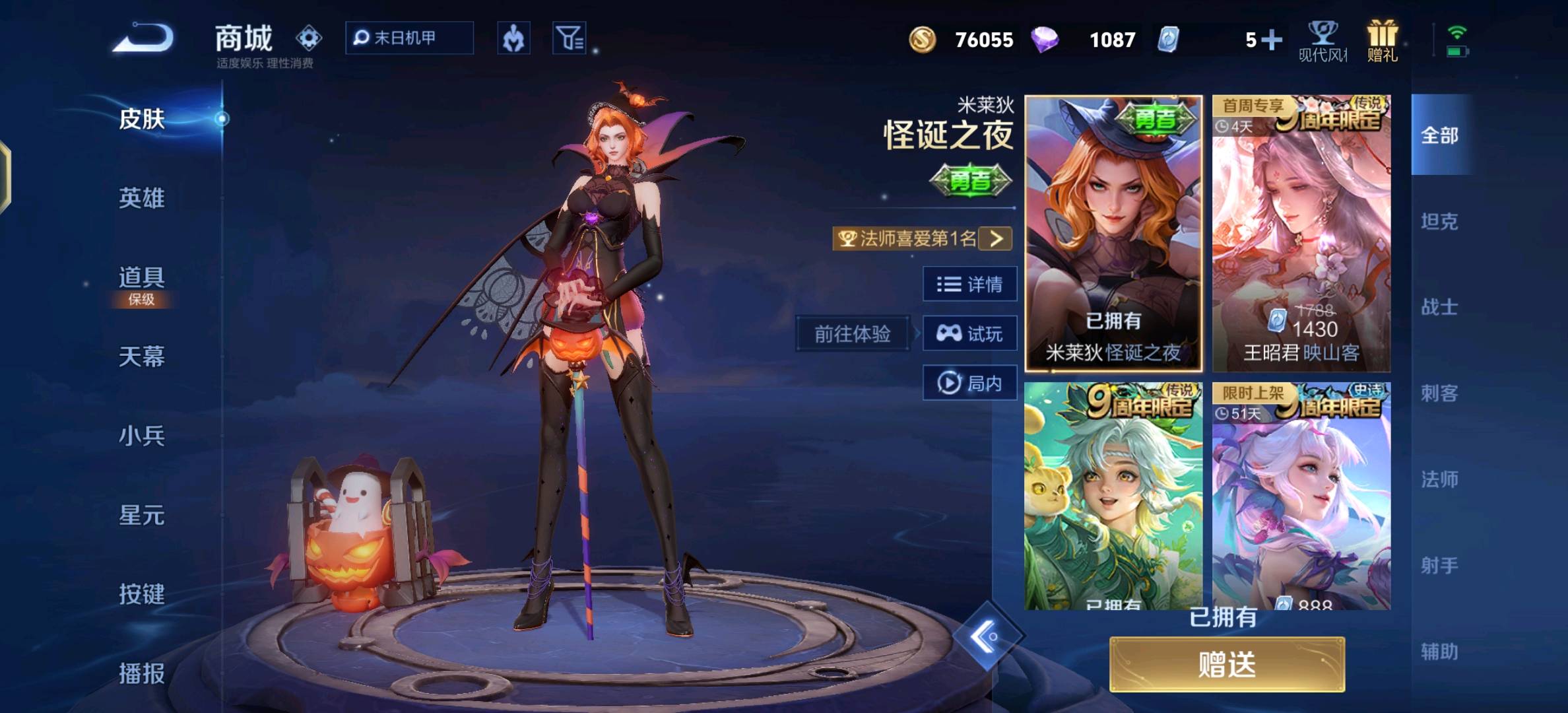1568x713 pixels.
Task: Tap the purple gem currency icon
Action: click(x=1047, y=40)
